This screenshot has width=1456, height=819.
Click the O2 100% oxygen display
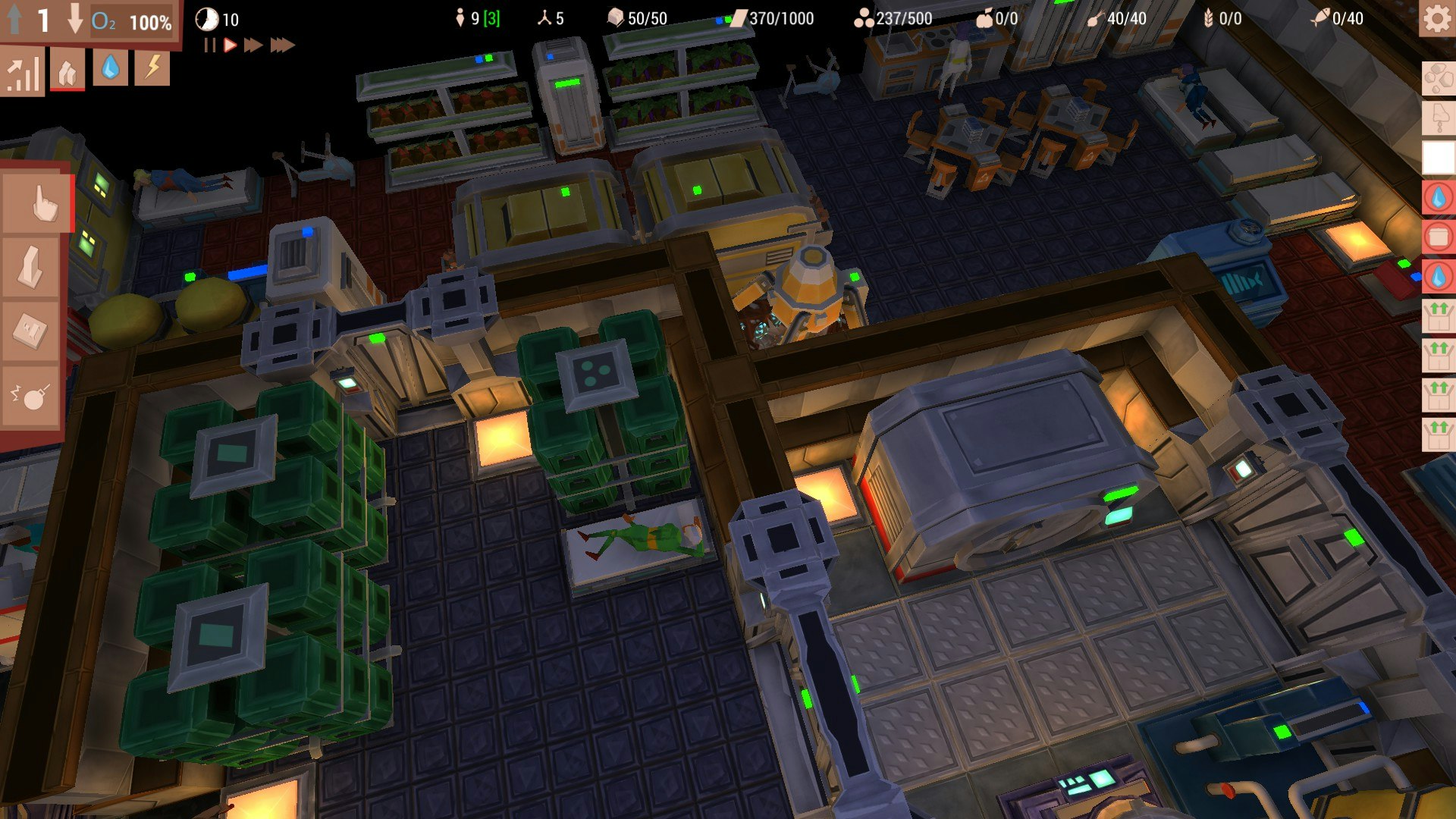point(129,21)
